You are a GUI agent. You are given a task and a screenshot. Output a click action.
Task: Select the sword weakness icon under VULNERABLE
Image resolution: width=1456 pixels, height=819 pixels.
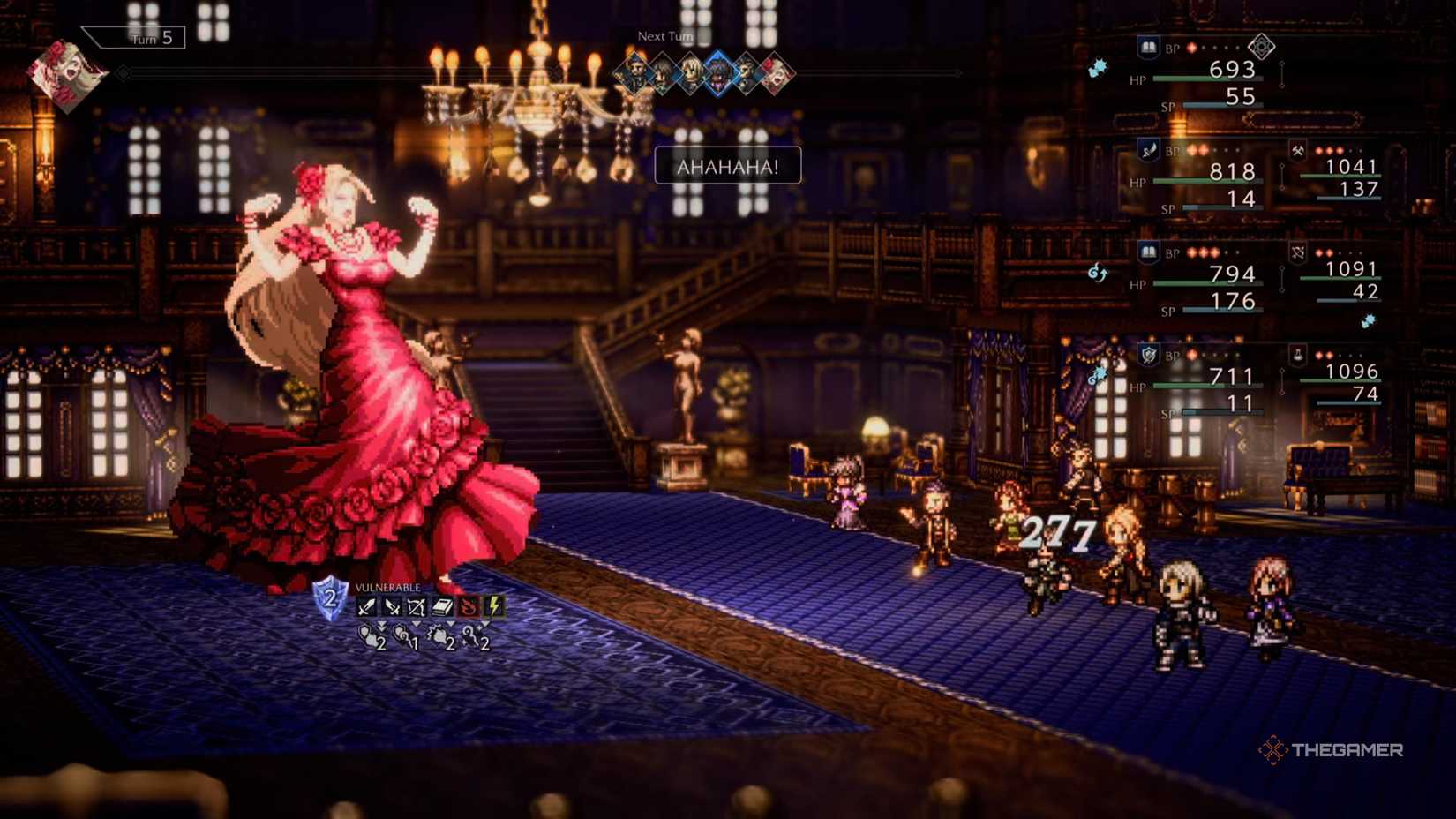(x=366, y=606)
